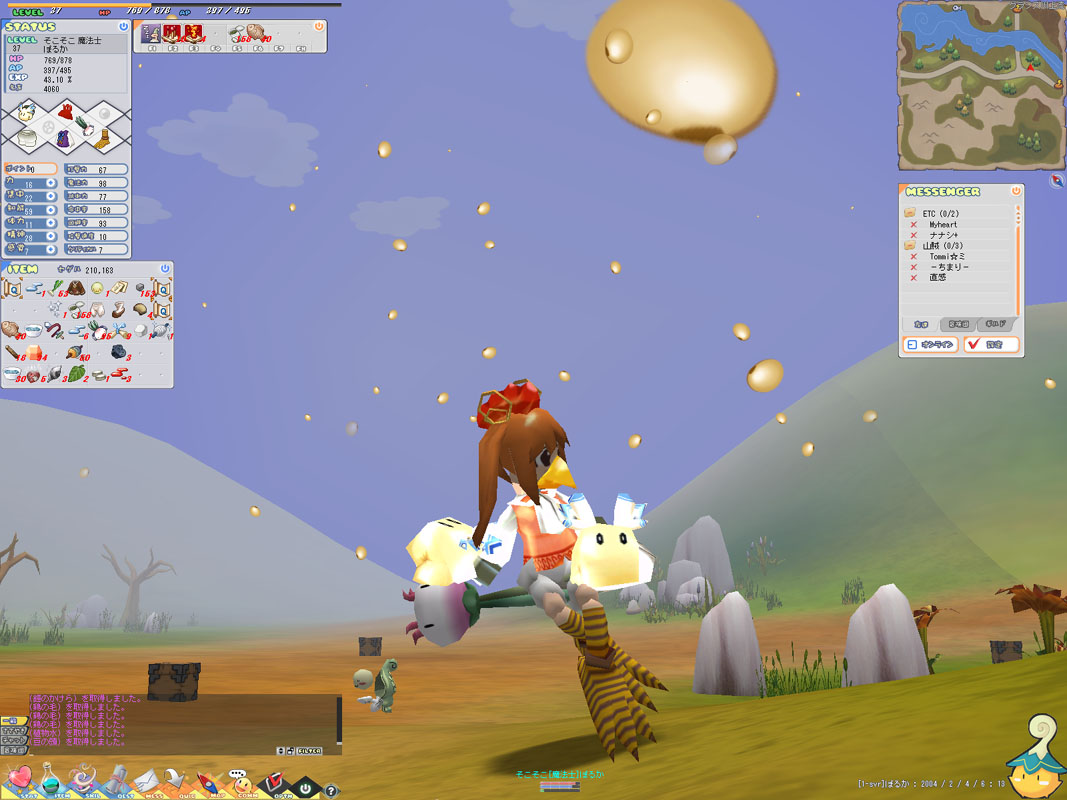Click the minimap
The width and height of the screenshot is (1067, 800).
[x=980, y=85]
